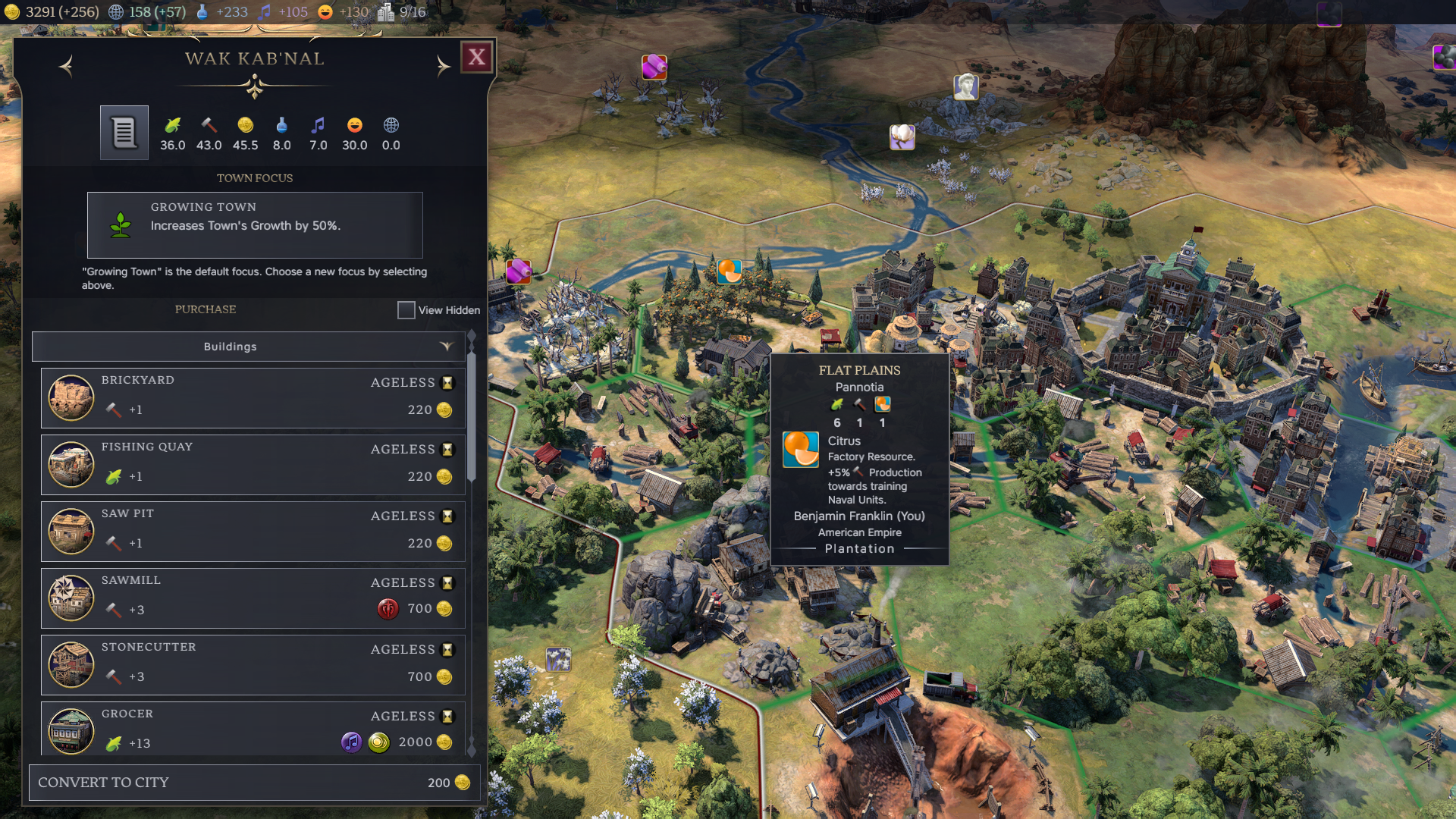
Task: Click the production hammer icon showing 43.0
Action: tap(209, 126)
